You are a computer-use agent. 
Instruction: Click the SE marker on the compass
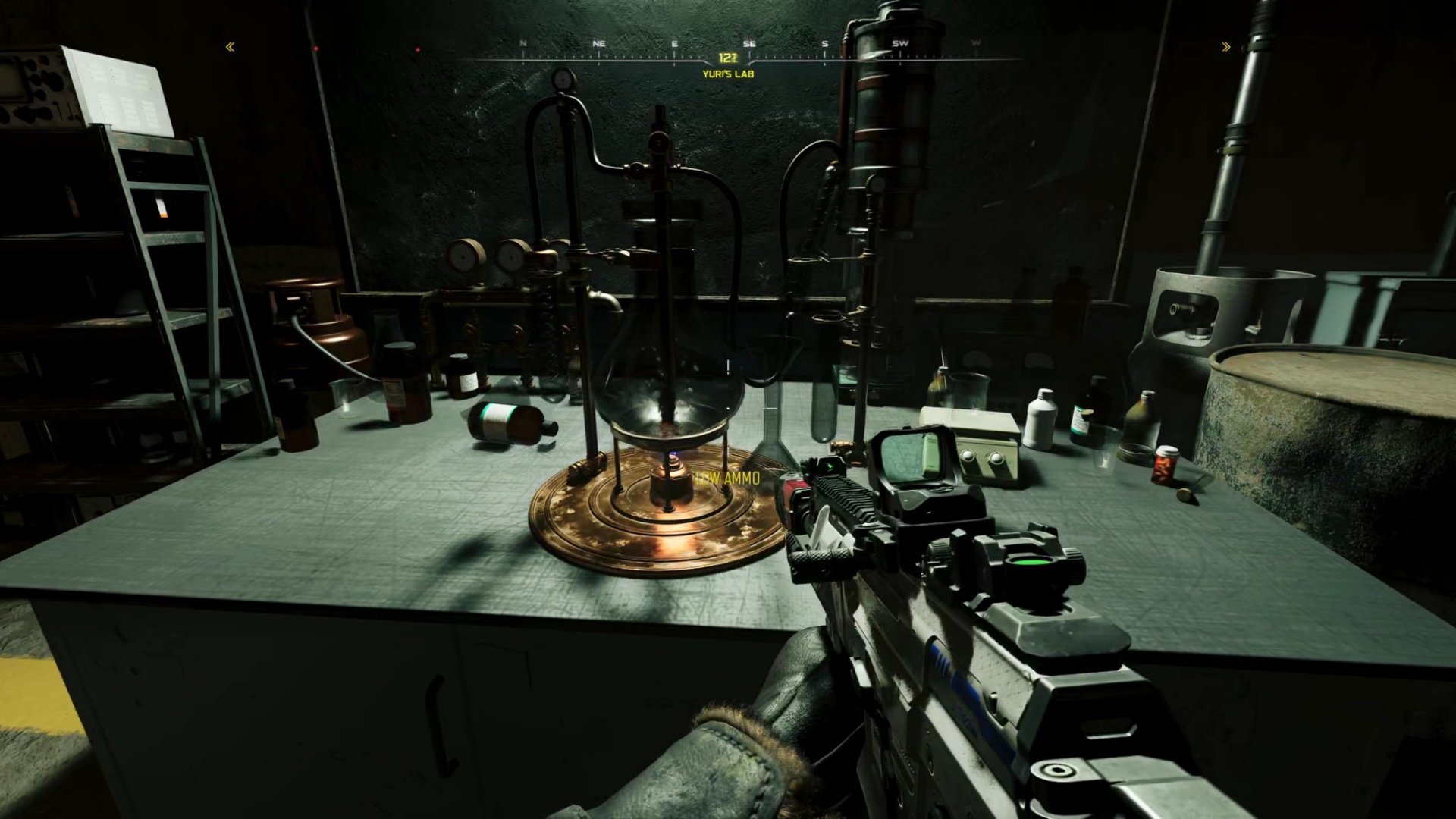pyautogui.click(x=749, y=43)
